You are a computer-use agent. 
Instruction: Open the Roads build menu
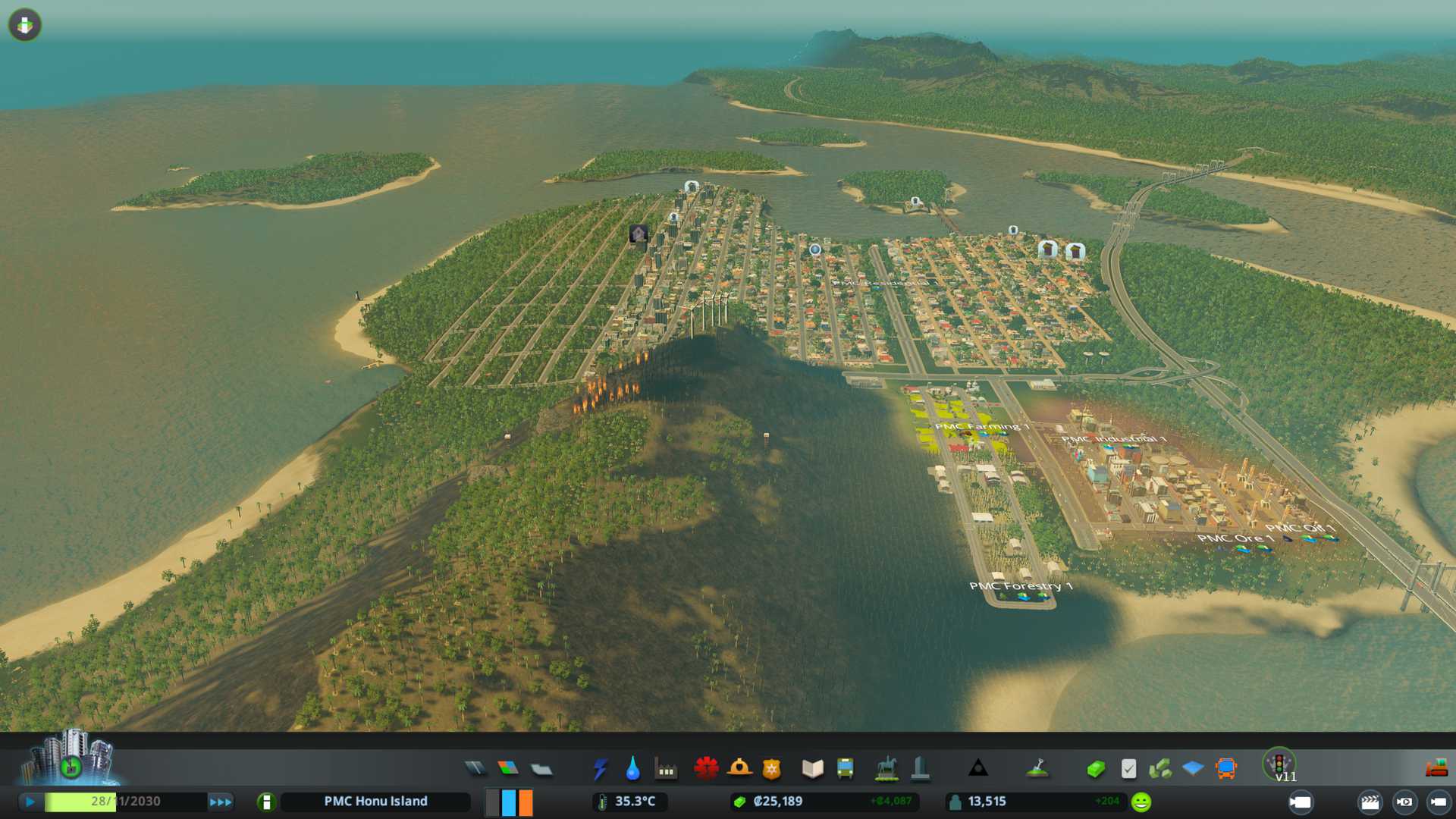[x=475, y=769]
